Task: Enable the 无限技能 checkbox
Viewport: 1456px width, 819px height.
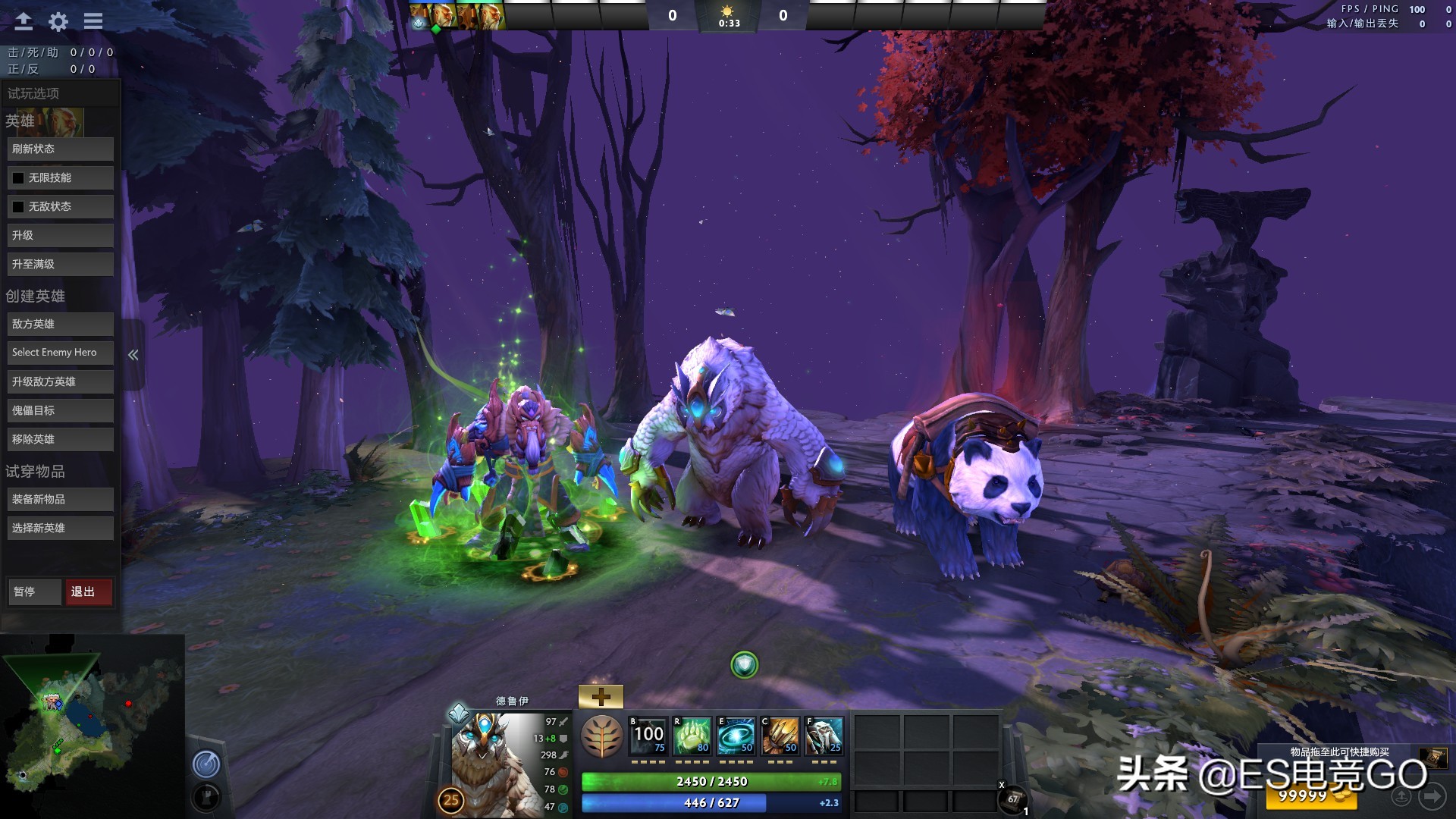Action: pyautogui.click(x=17, y=177)
